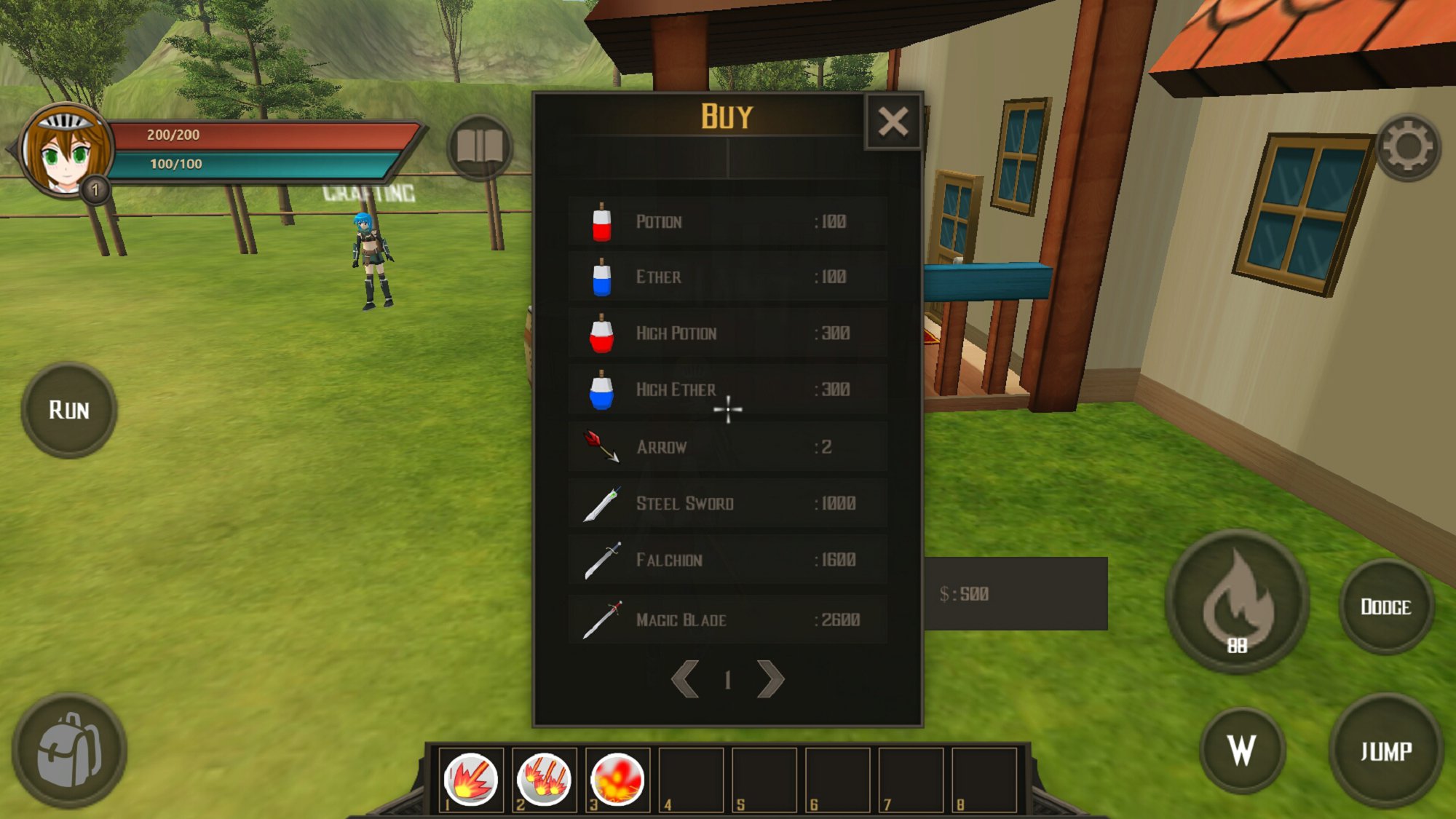Toggle the Run button
This screenshot has width=1456, height=819.
click(x=69, y=411)
